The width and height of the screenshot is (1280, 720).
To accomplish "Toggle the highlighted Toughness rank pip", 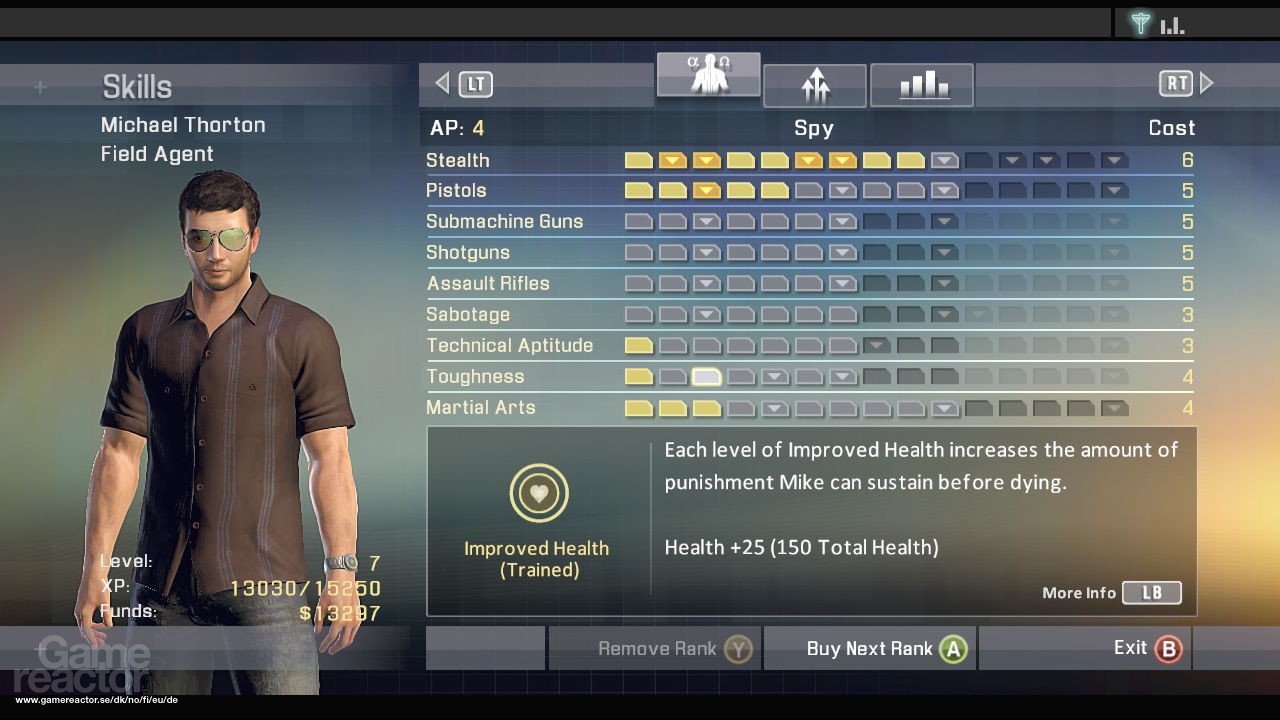I will click(x=705, y=376).
